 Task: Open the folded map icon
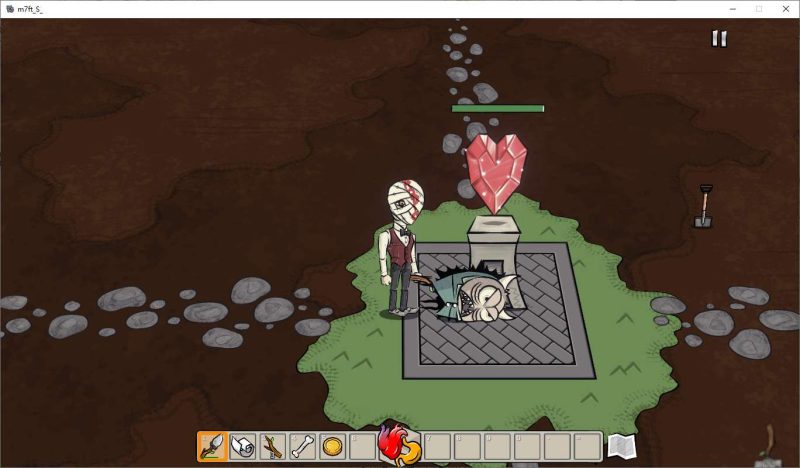click(x=621, y=446)
